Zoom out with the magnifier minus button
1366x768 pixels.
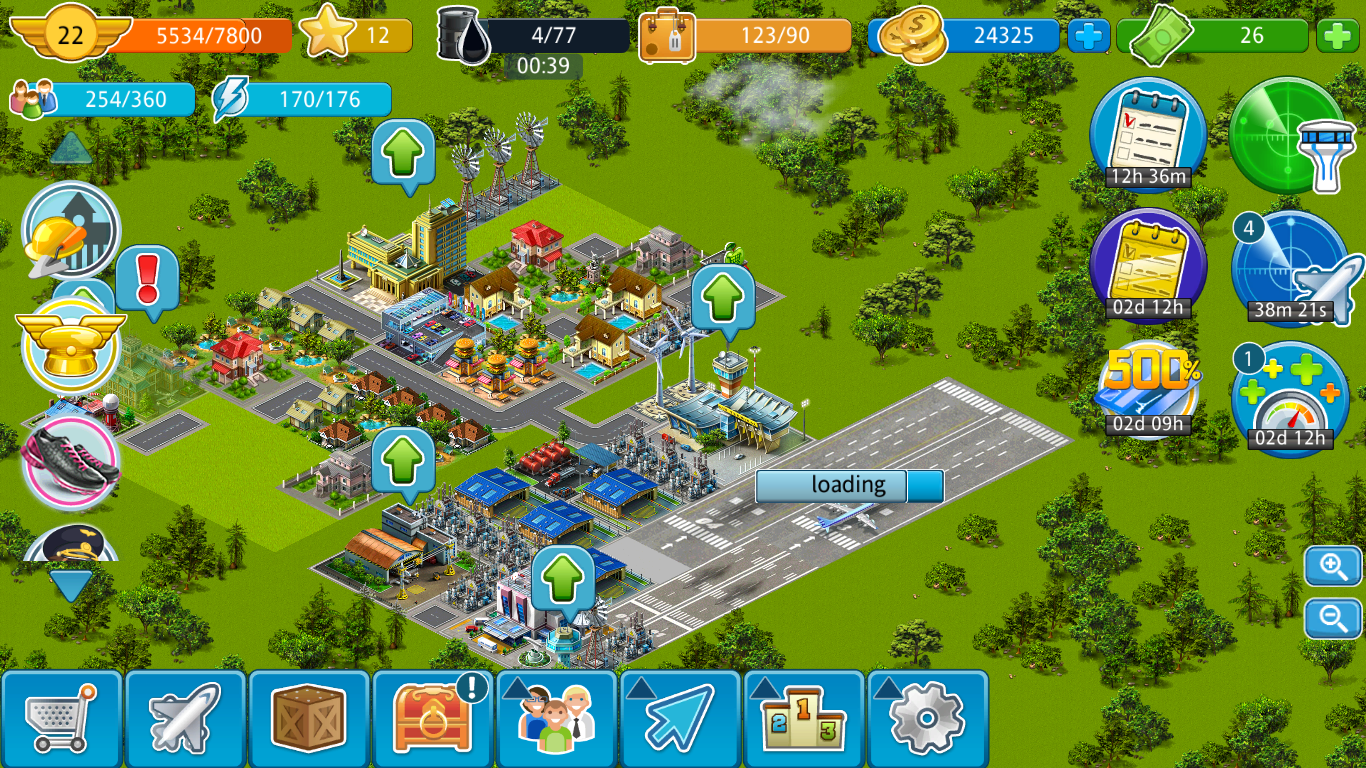pos(1333,618)
